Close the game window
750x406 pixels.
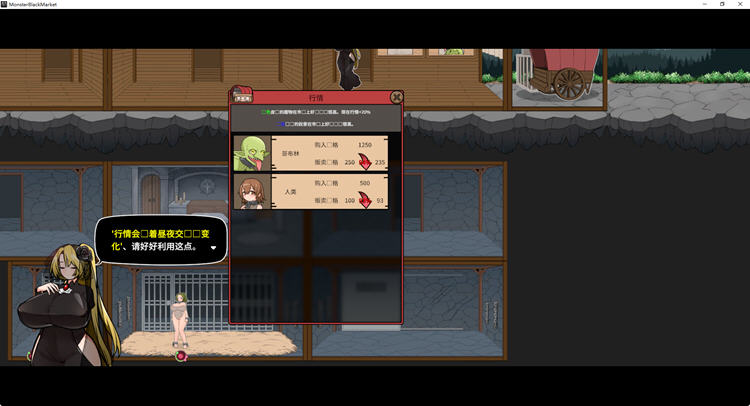tap(740, 4)
